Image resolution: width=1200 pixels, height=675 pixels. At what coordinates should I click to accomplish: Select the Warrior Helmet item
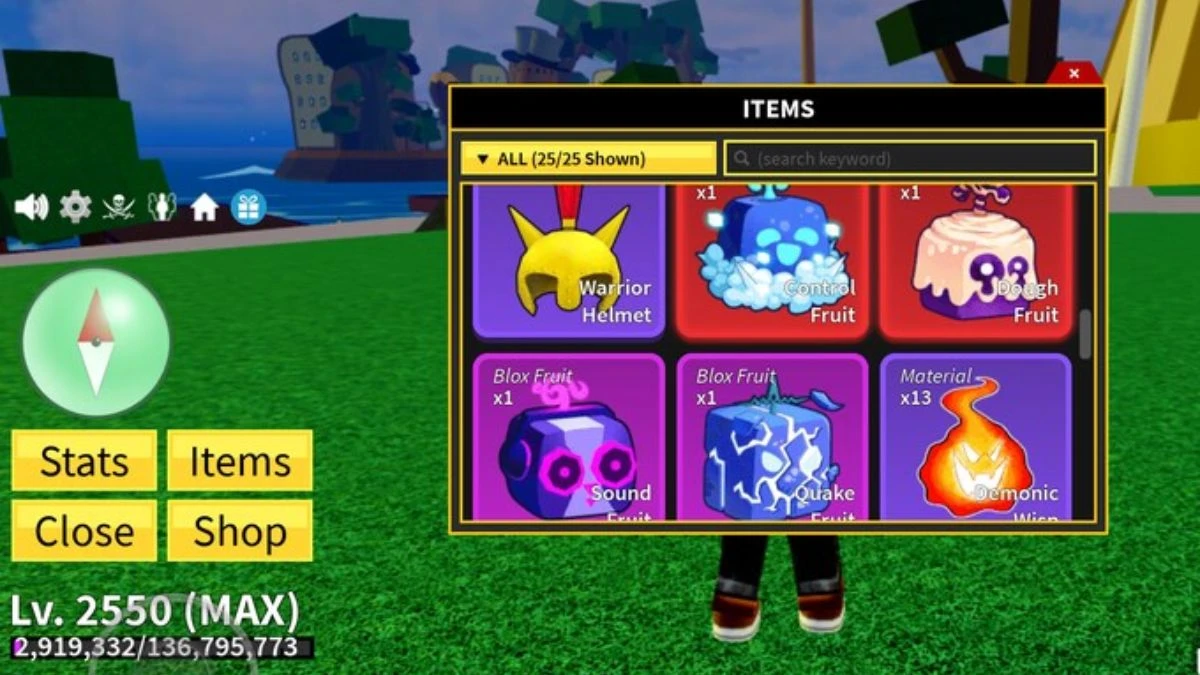pyautogui.click(x=568, y=260)
